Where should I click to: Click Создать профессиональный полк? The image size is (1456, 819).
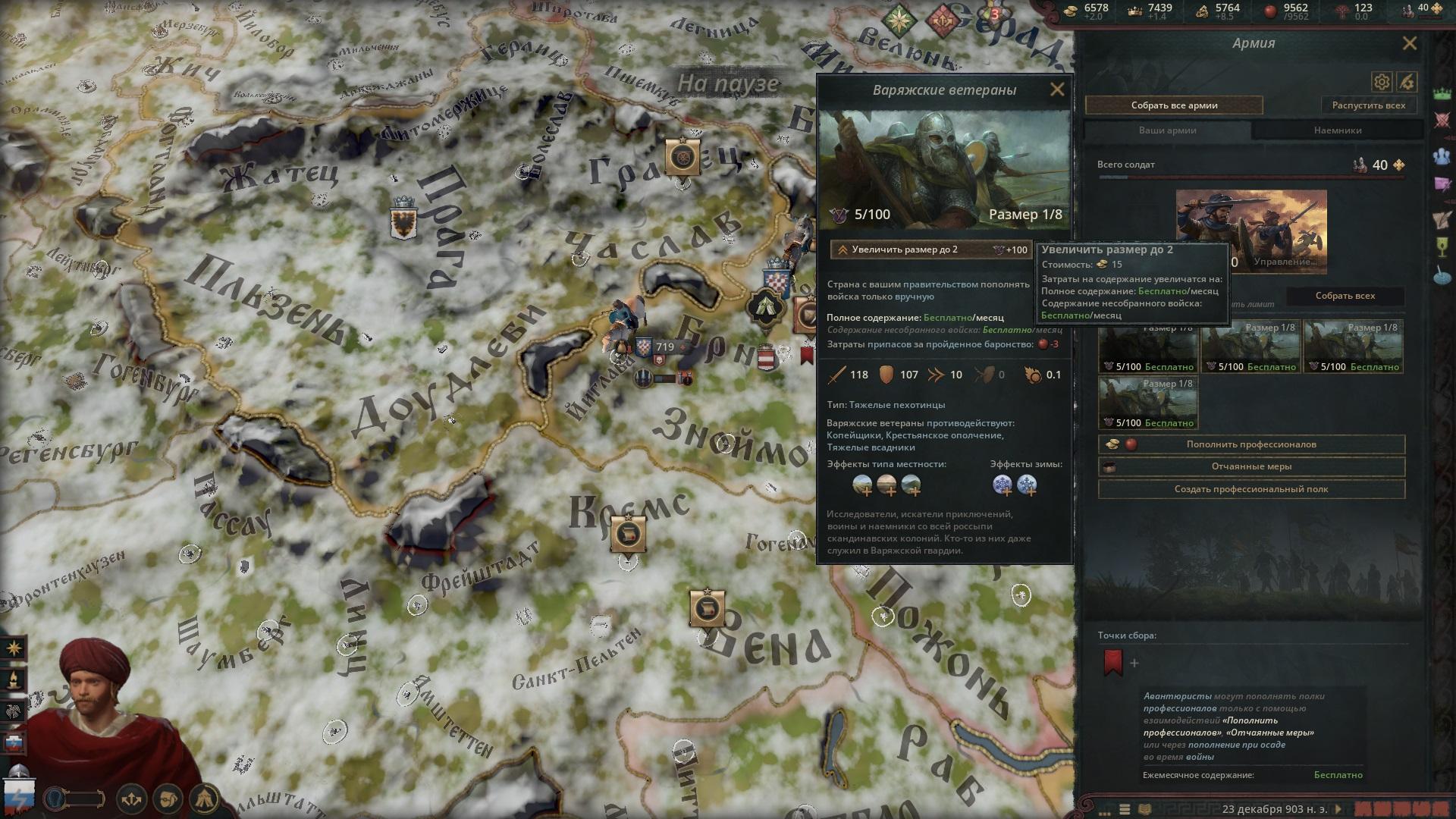(x=1250, y=489)
